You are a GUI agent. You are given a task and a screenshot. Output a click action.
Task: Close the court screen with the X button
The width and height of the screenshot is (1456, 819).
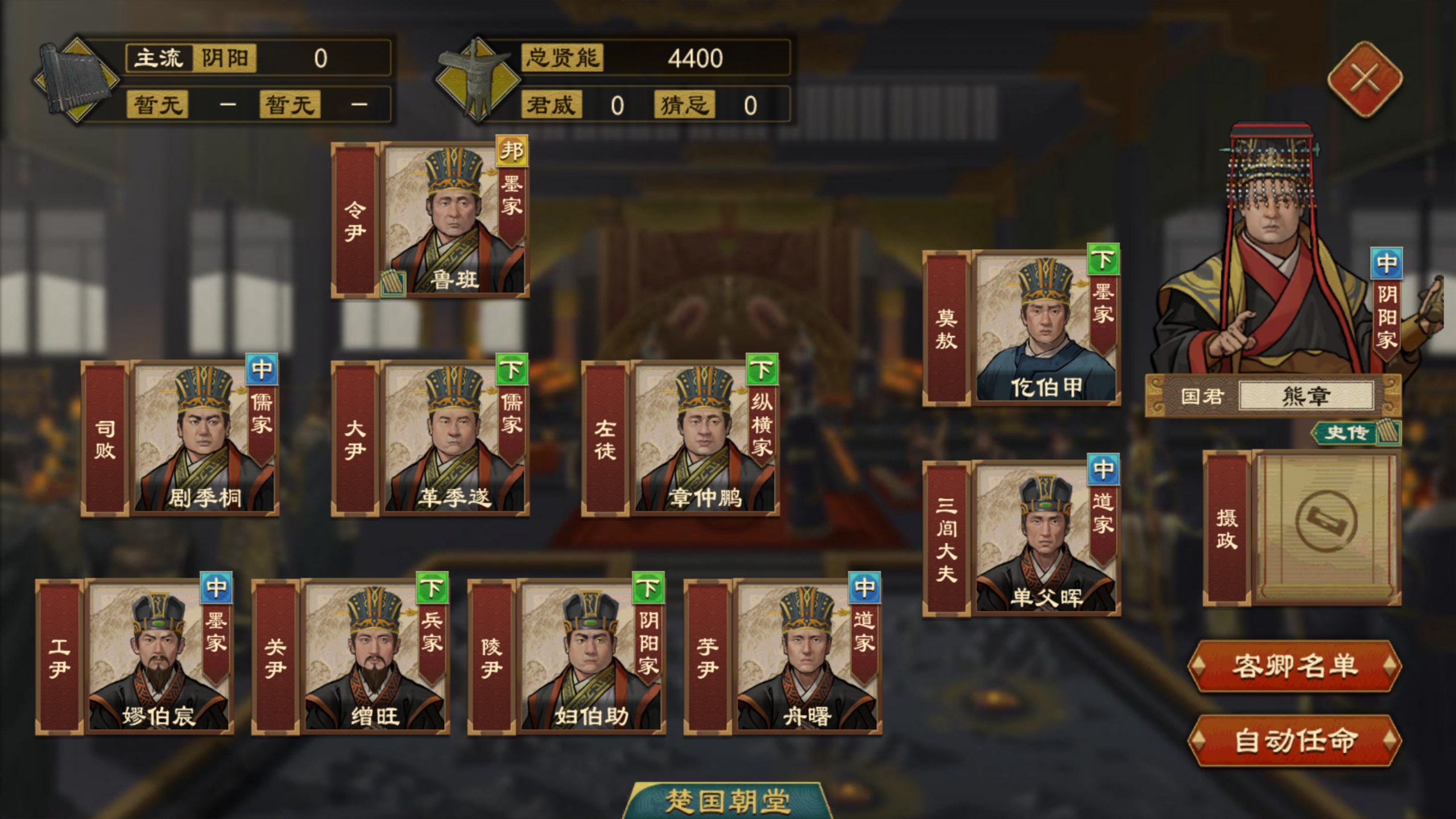pos(1366,78)
